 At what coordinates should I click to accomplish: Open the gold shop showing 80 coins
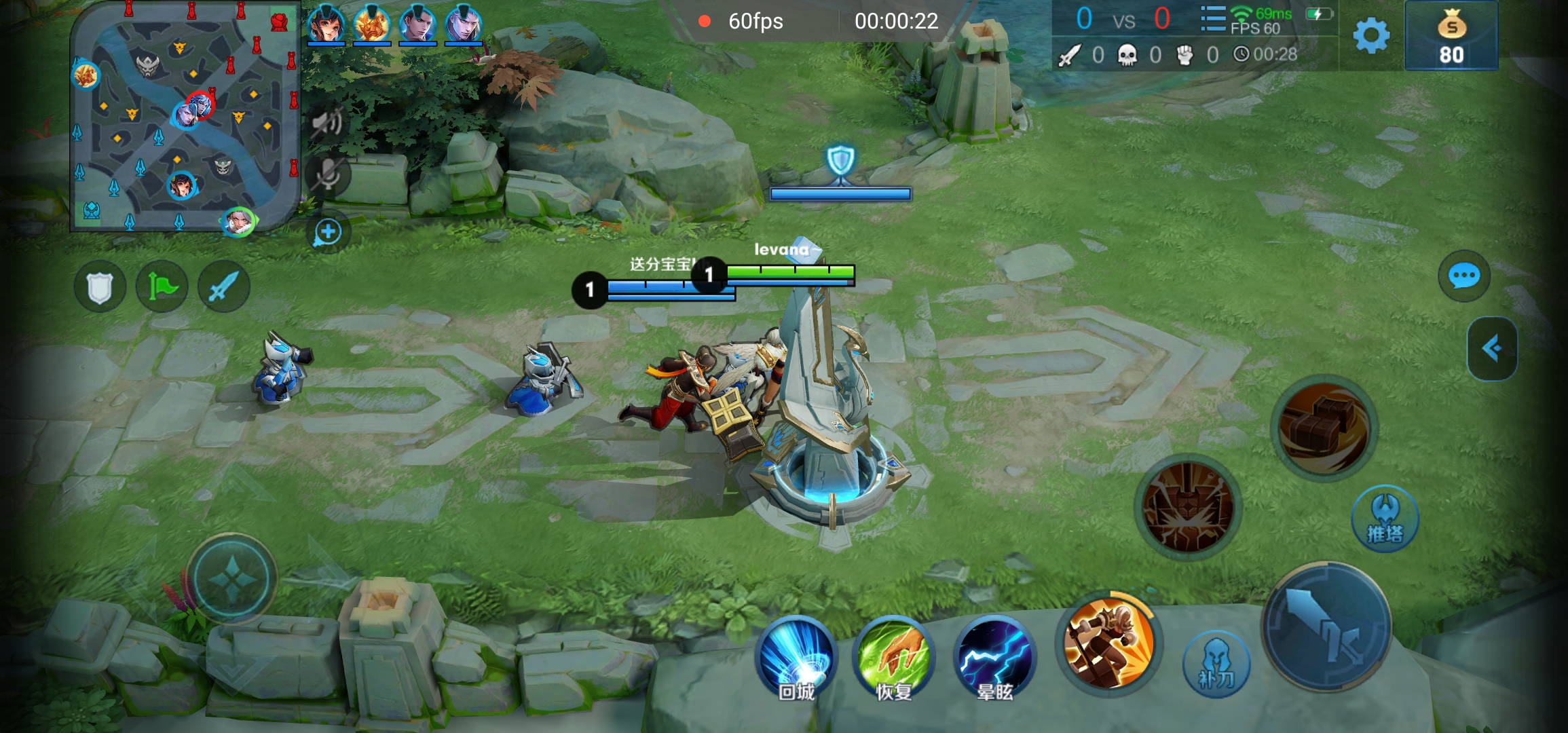coord(1451,37)
